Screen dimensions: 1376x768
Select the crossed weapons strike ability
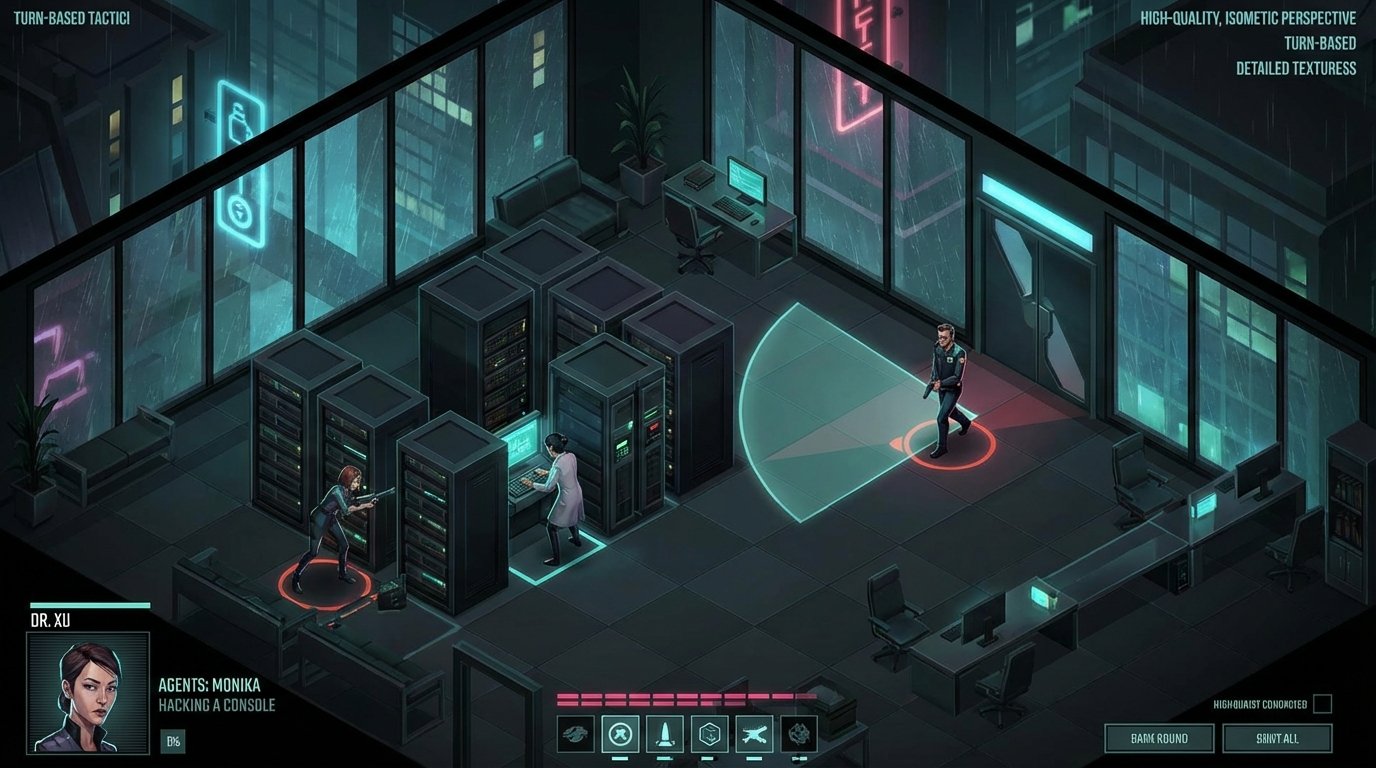(754, 733)
